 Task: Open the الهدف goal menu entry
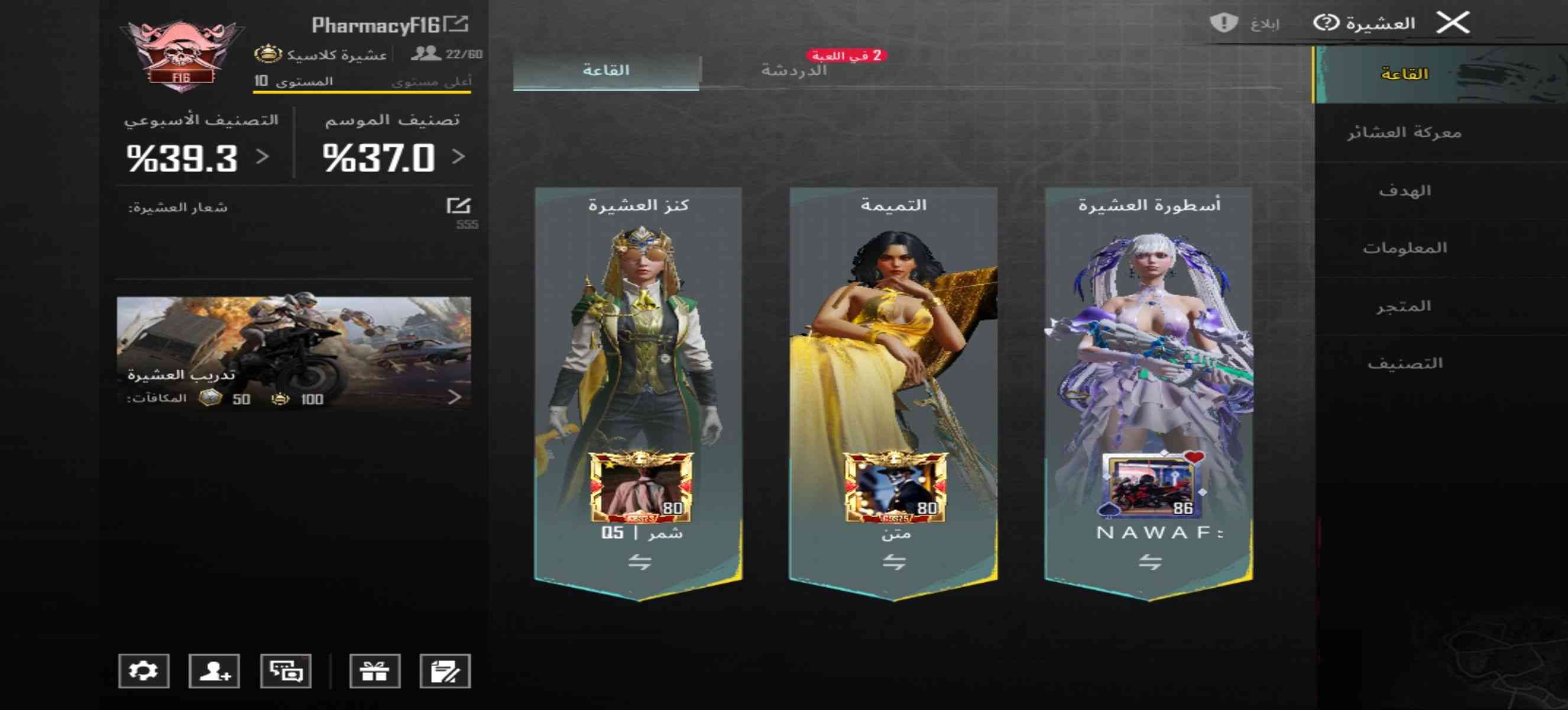[x=1404, y=191]
